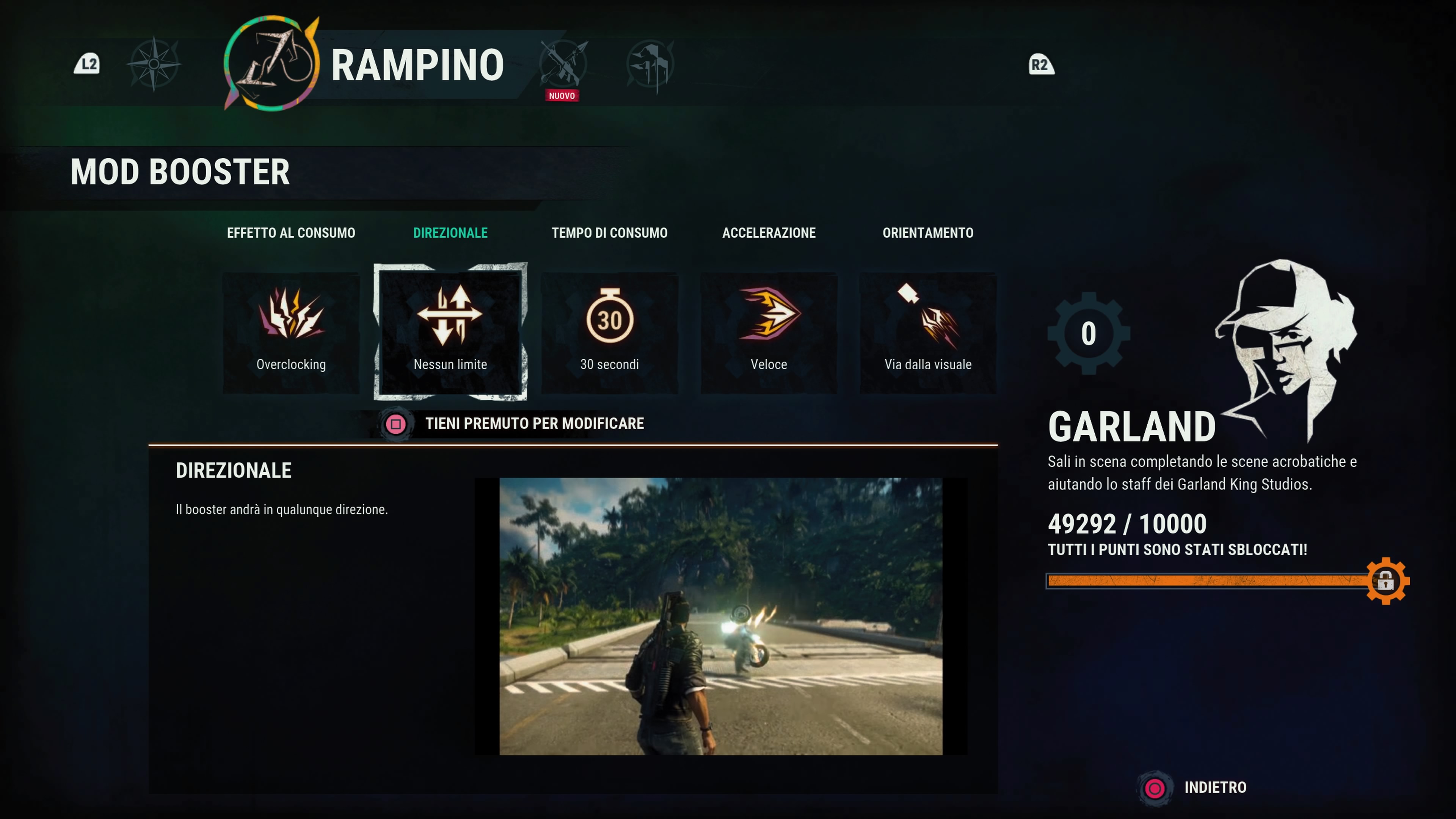The height and width of the screenshot is (819, 1456).
Task: Pick the Veloce acceleration mod
Action: 769,333
